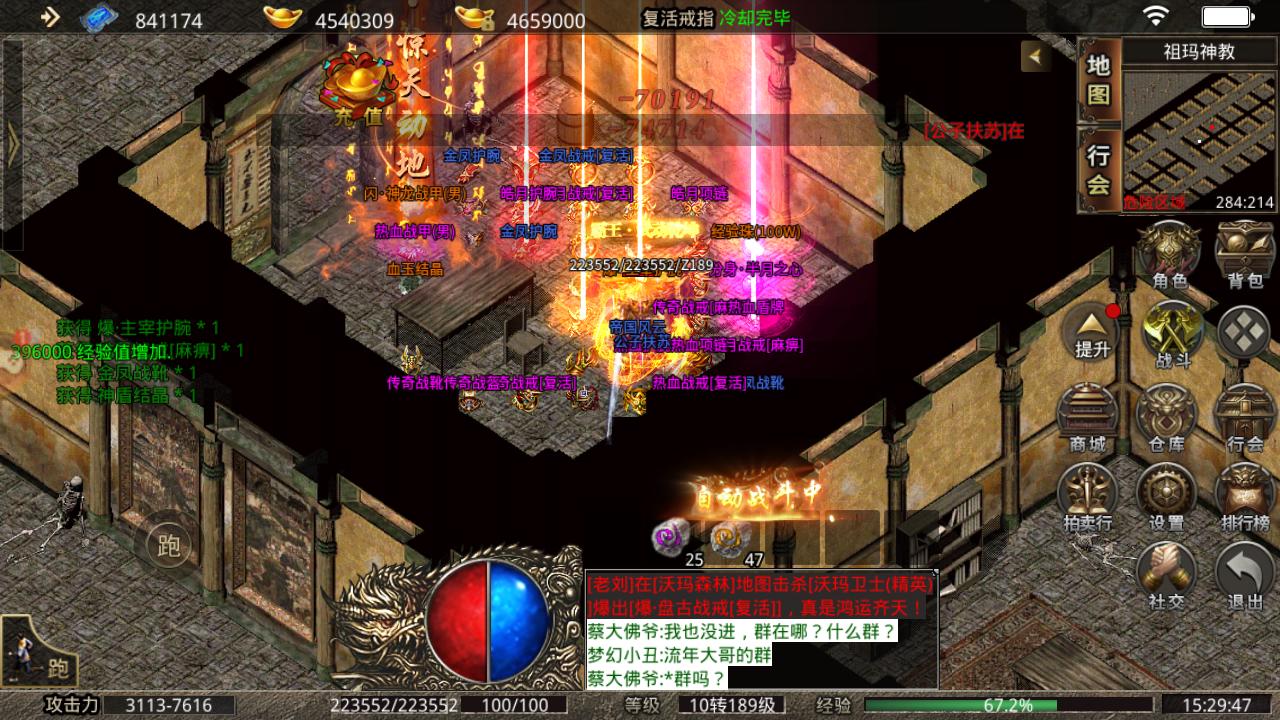
Task: Click the 退出 exit button
Action: point(1245,574)
